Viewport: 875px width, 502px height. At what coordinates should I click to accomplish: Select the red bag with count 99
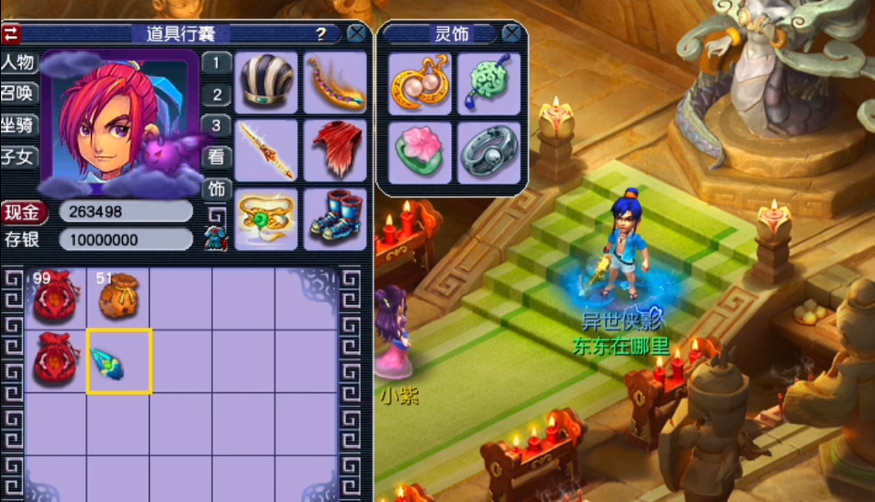52,296
